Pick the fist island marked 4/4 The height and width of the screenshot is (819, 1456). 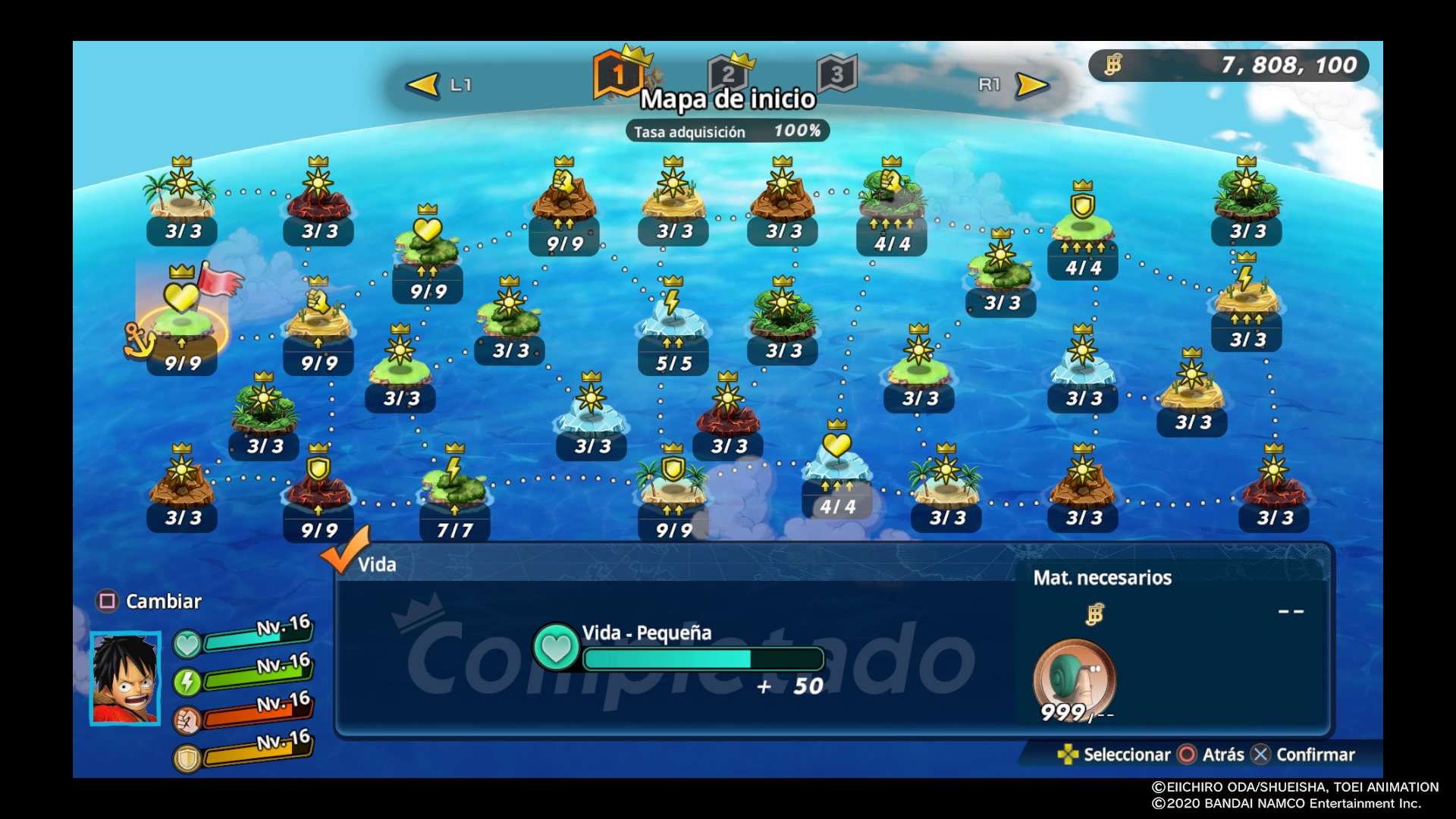pos(892,199)
